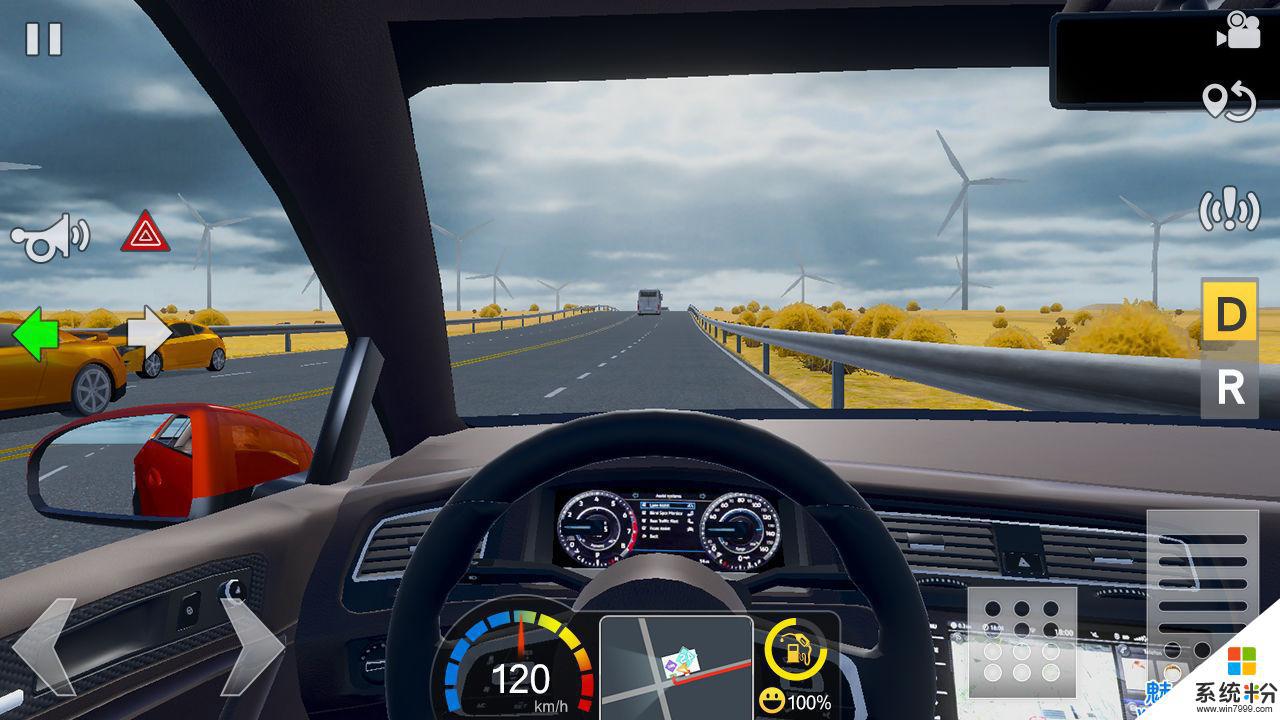The height and width of the screenshot is (720, 1280).
Task: Apply the brake pedal
Action: coord(1021,639)
